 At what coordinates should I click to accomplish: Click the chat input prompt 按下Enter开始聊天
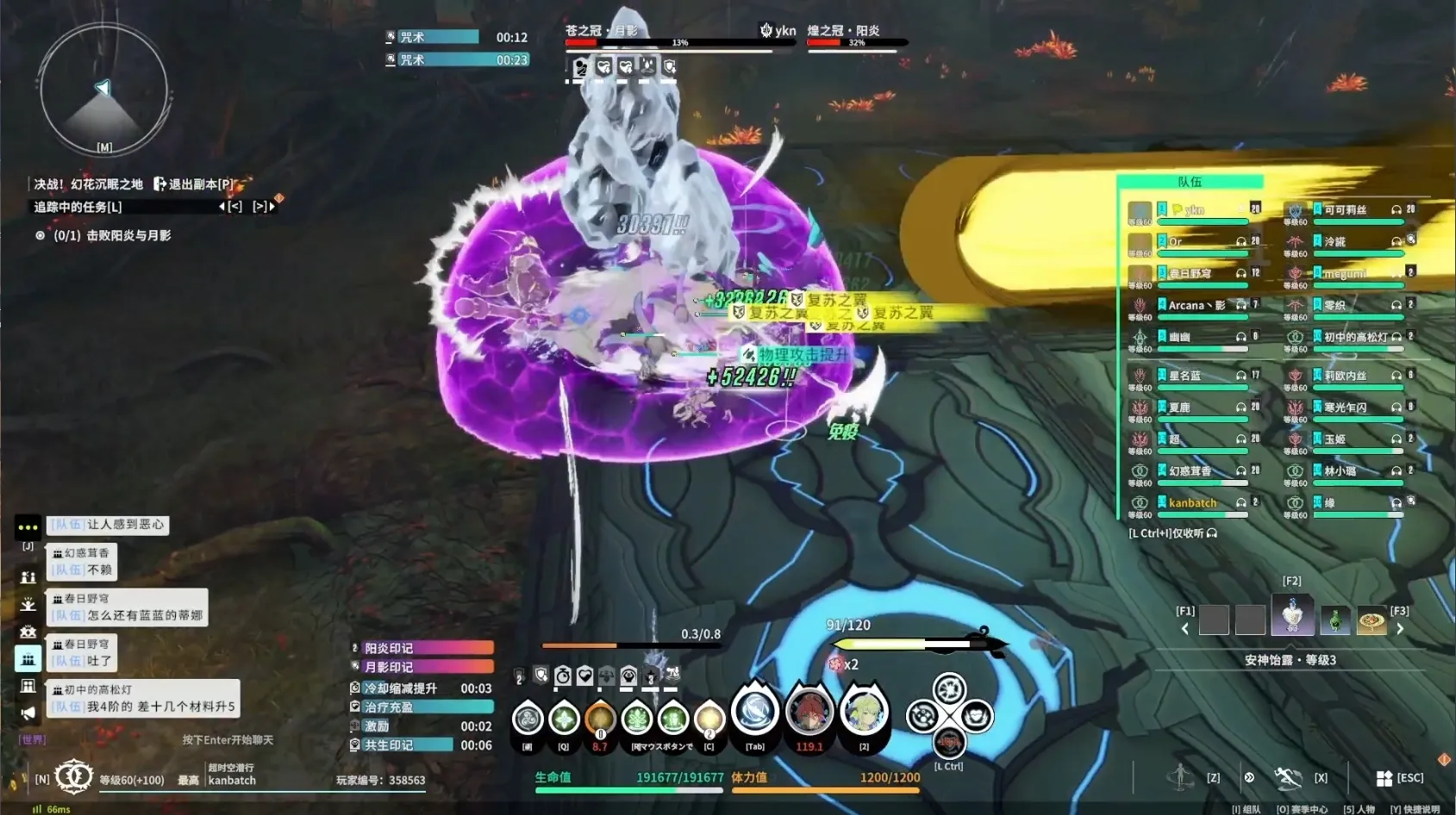(228, 740)
